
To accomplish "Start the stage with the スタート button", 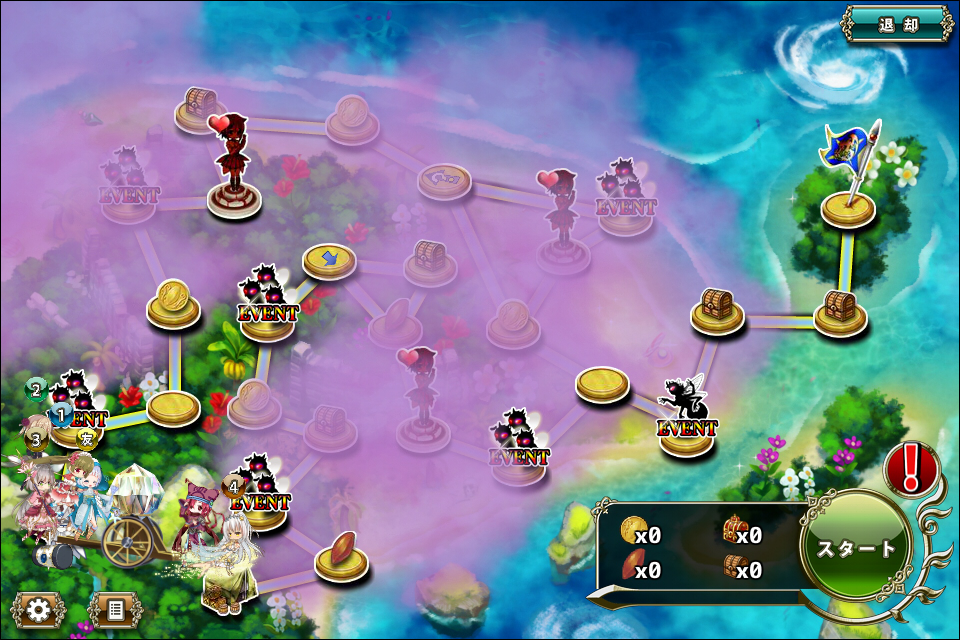I will [856, 548].
